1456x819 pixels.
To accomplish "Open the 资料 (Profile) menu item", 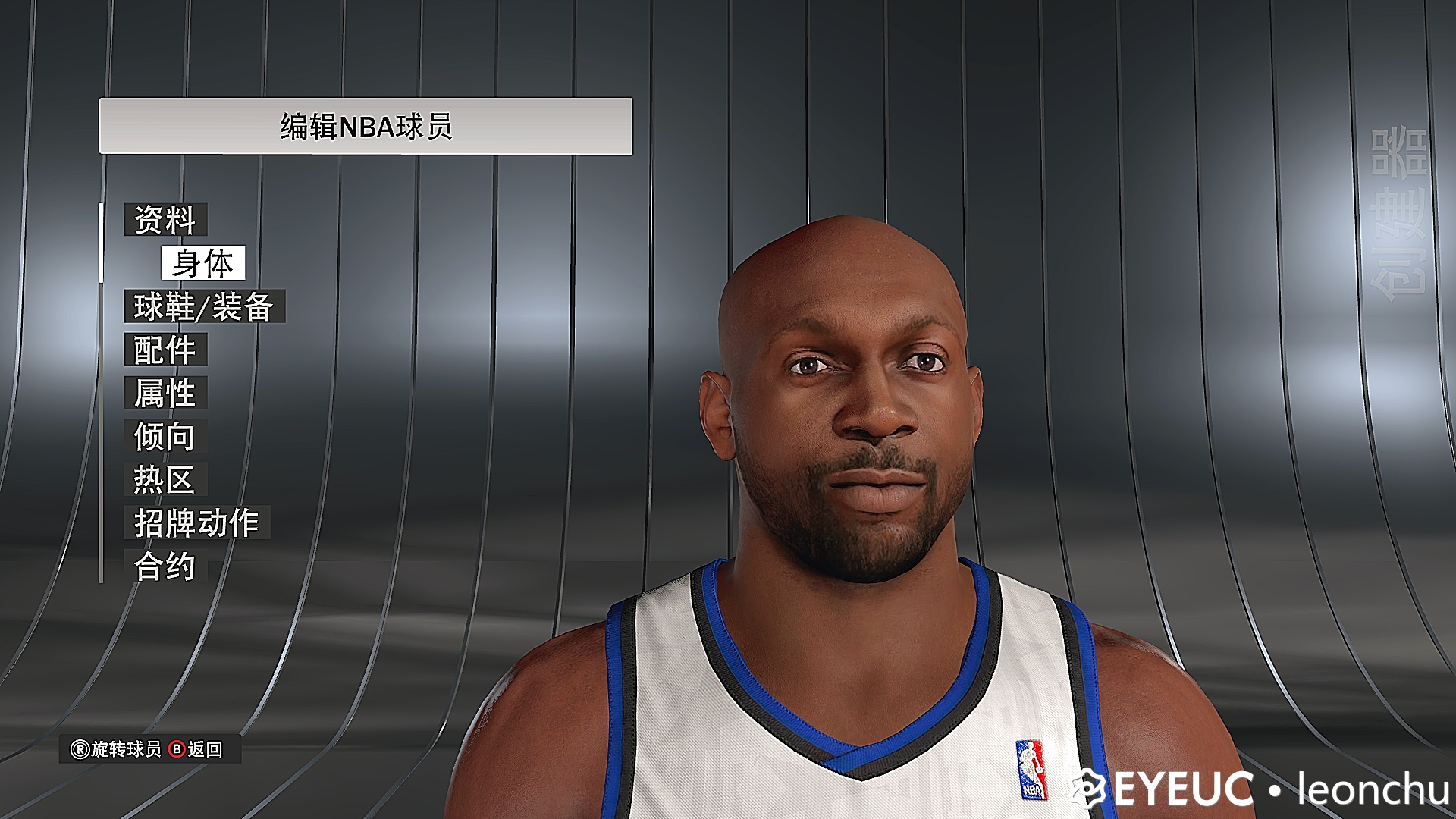I will coord(165,221).
